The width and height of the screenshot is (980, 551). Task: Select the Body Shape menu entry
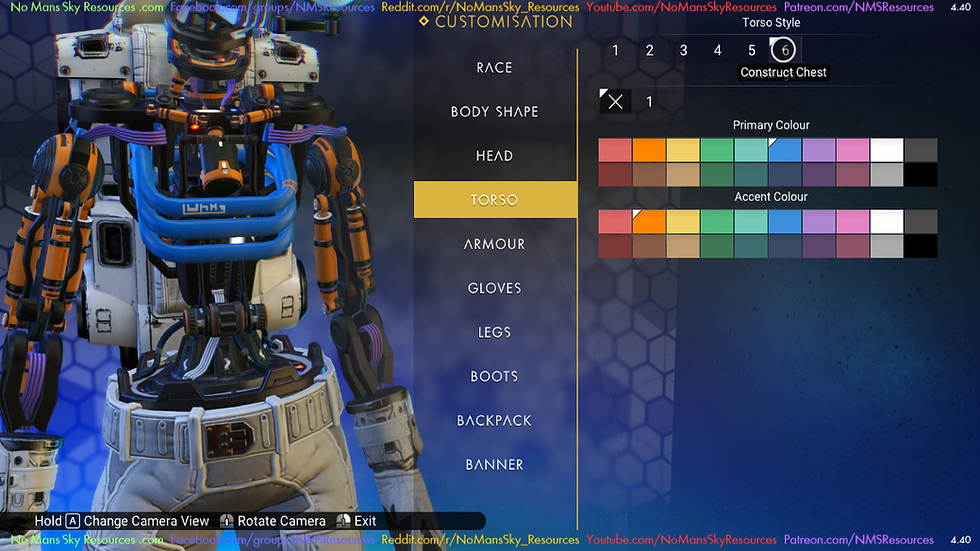coord(494,112)
